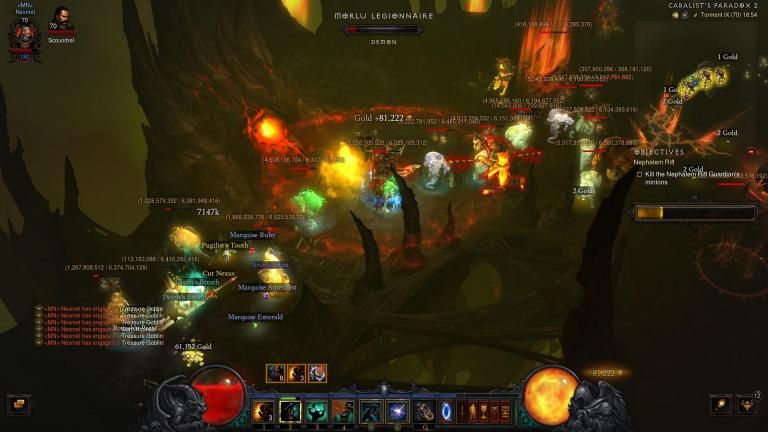Drink the potion in the Q slot

click(x=423, y=411)
